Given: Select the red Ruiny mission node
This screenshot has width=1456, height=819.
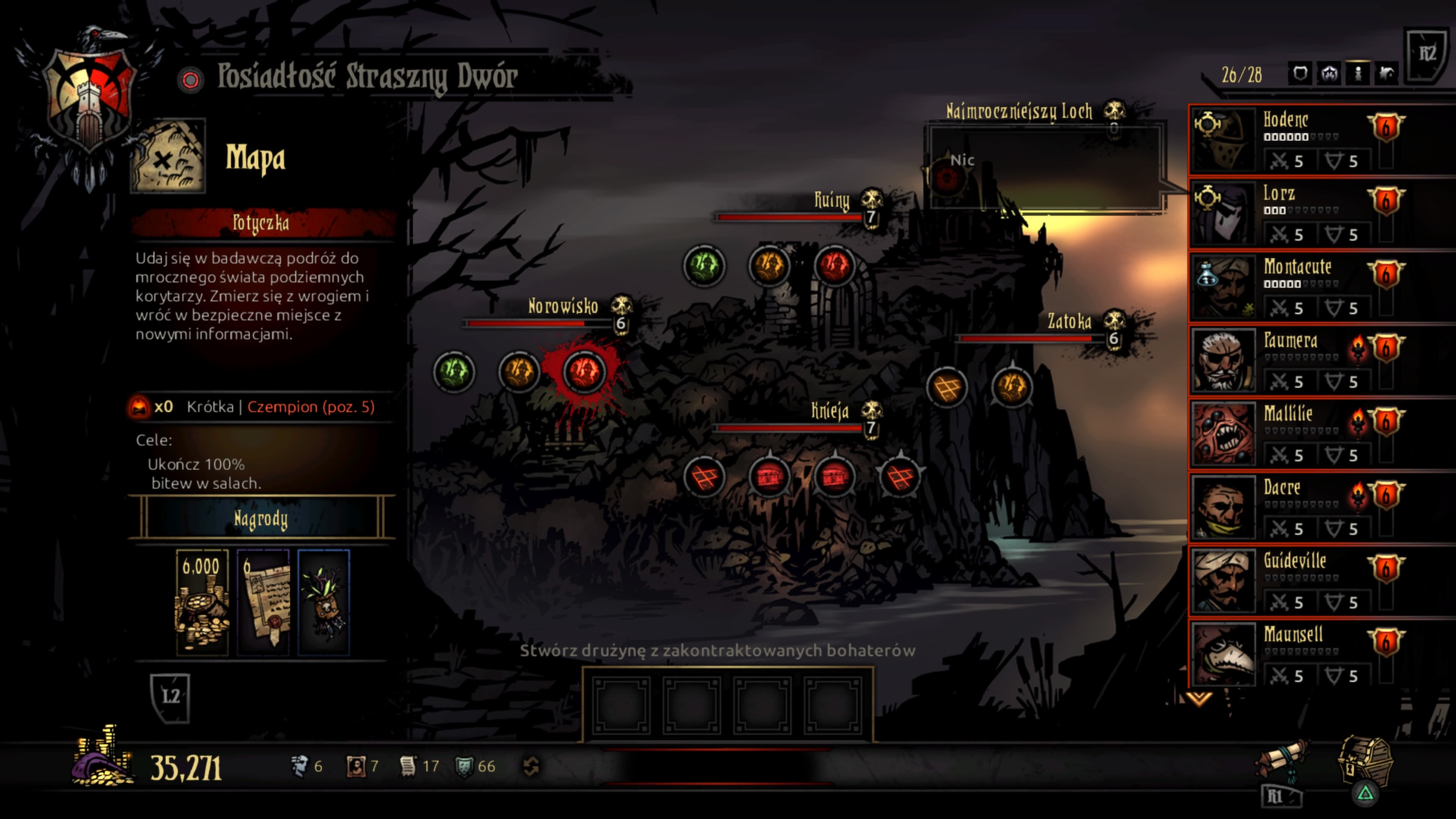Looking at the screenshot, I should pos(834,266).
